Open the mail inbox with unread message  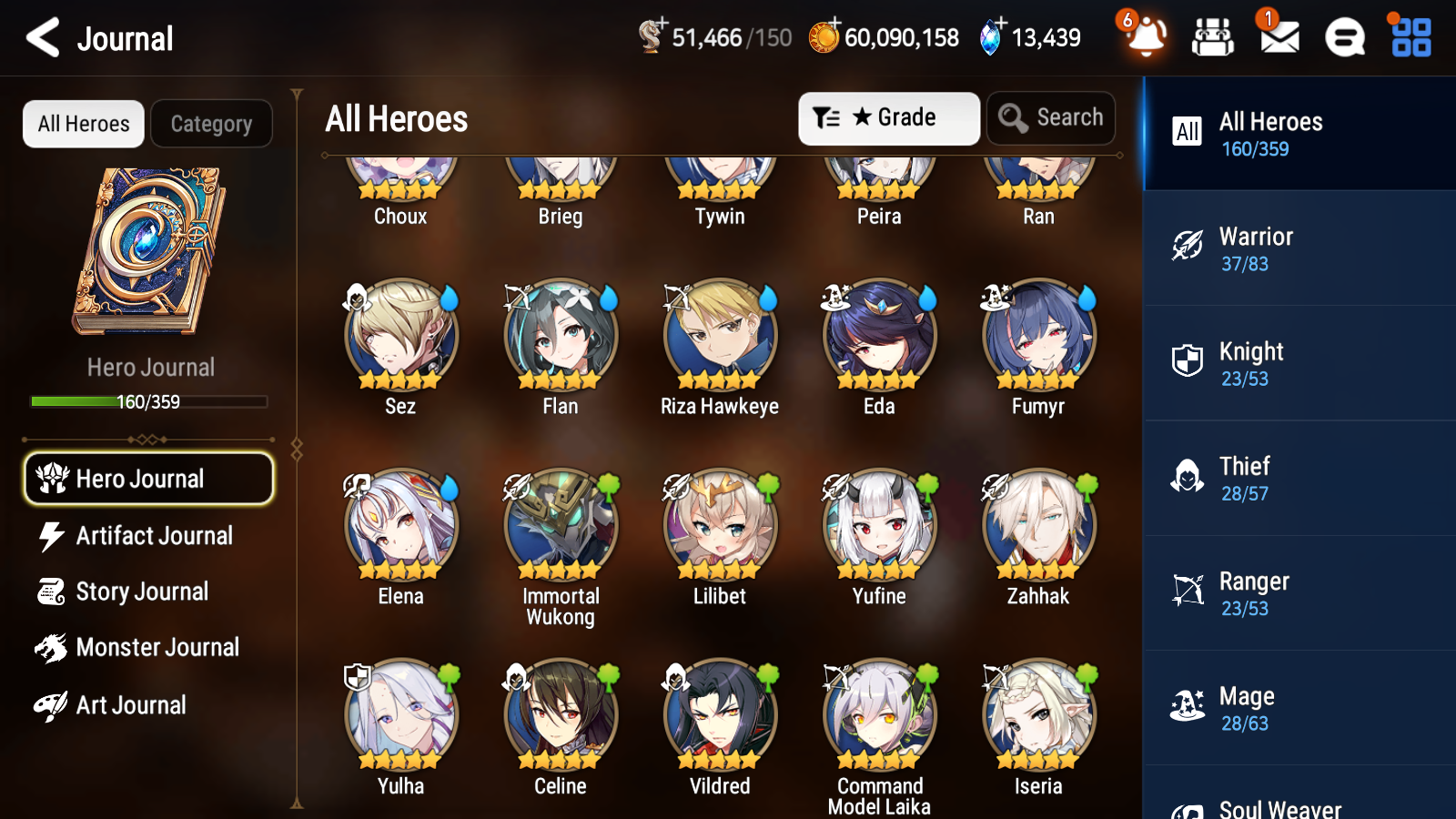tap(1278, 38)
